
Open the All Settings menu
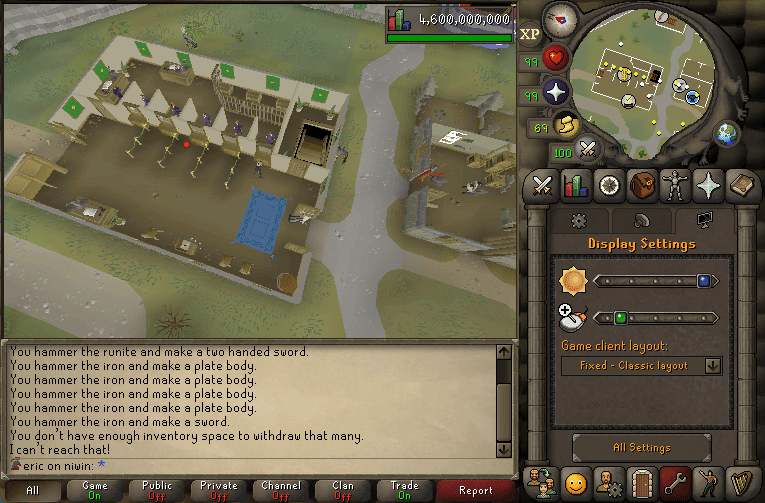pos(641,448)
